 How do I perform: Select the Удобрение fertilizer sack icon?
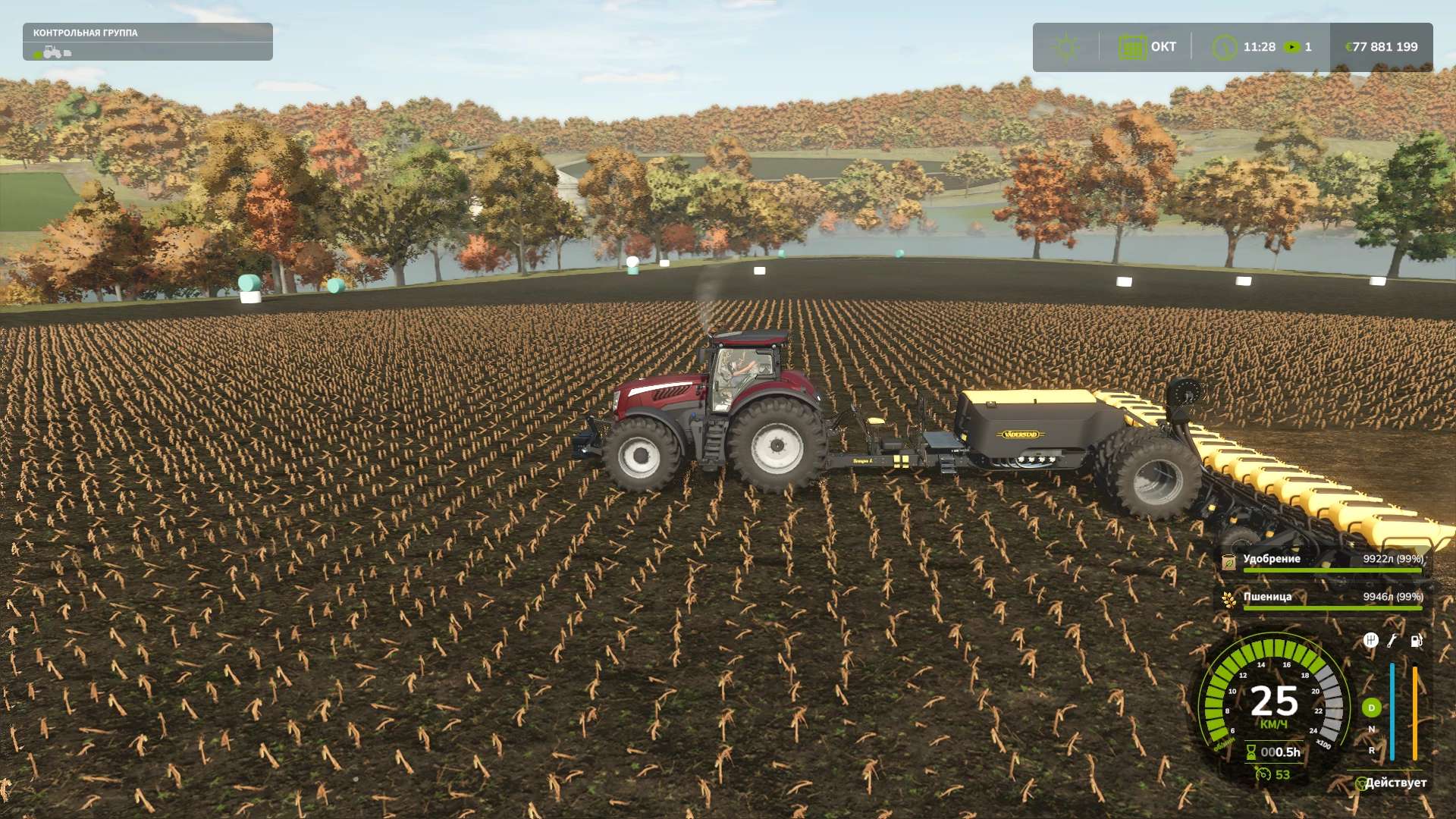[1228, 562]
